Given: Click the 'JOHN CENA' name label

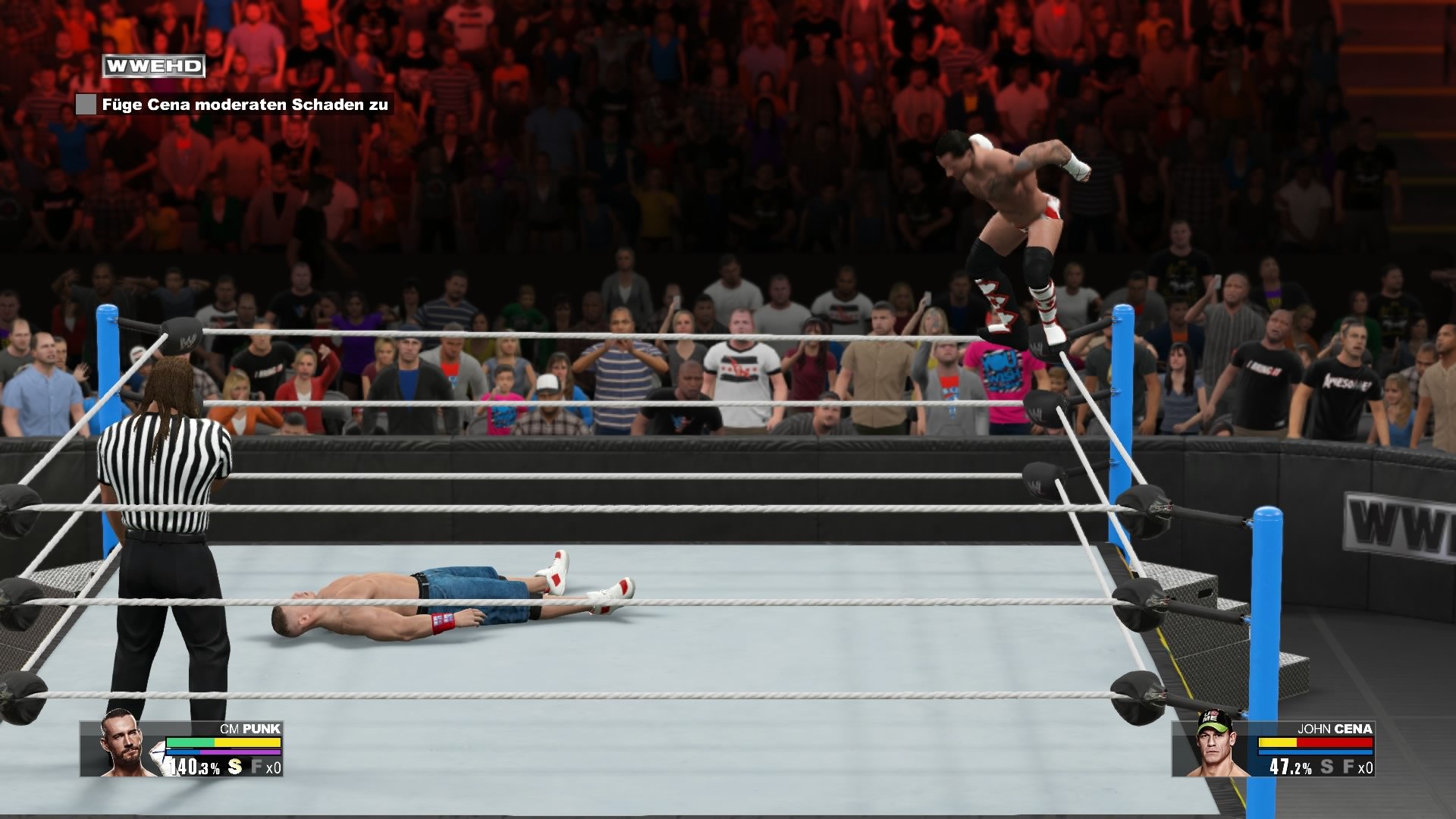Looking at the screenshot, I should click(x=1337, y=729).
